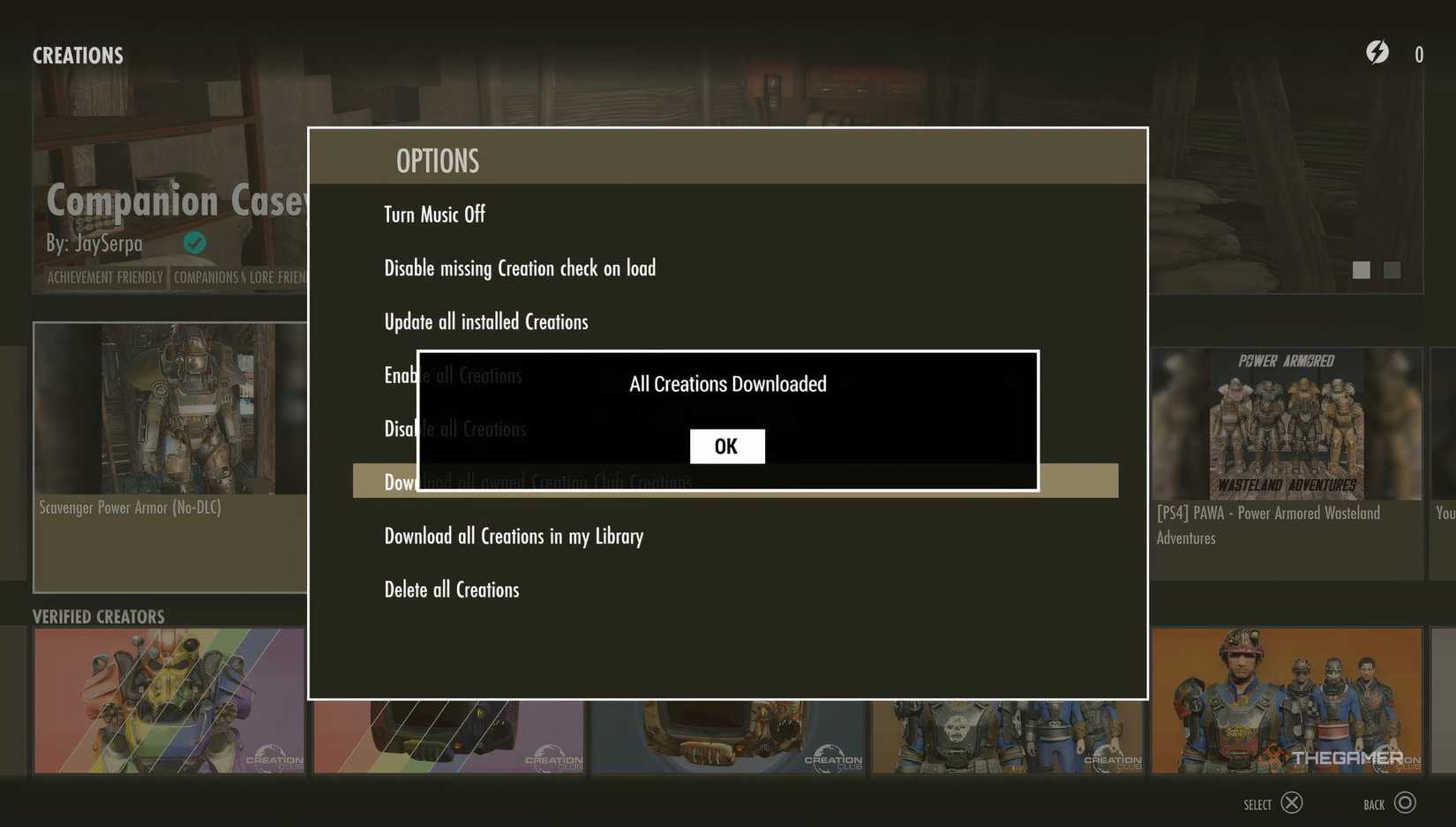Click the credits balance showing zero
This screenshot has width=1456, height=827.
[x=1419, y=54]
